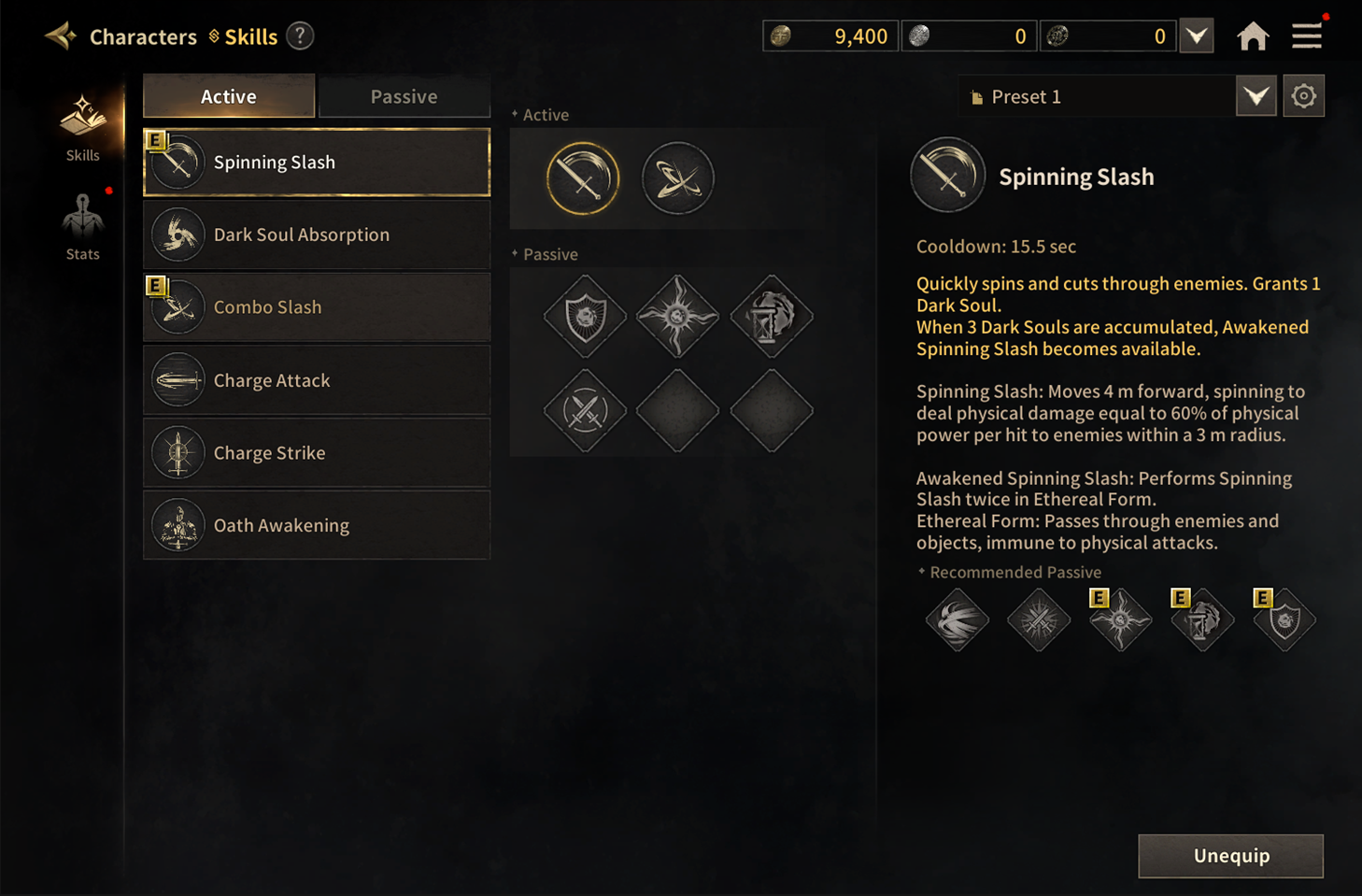Open the Oath Awakening skill details

(317, 525)
